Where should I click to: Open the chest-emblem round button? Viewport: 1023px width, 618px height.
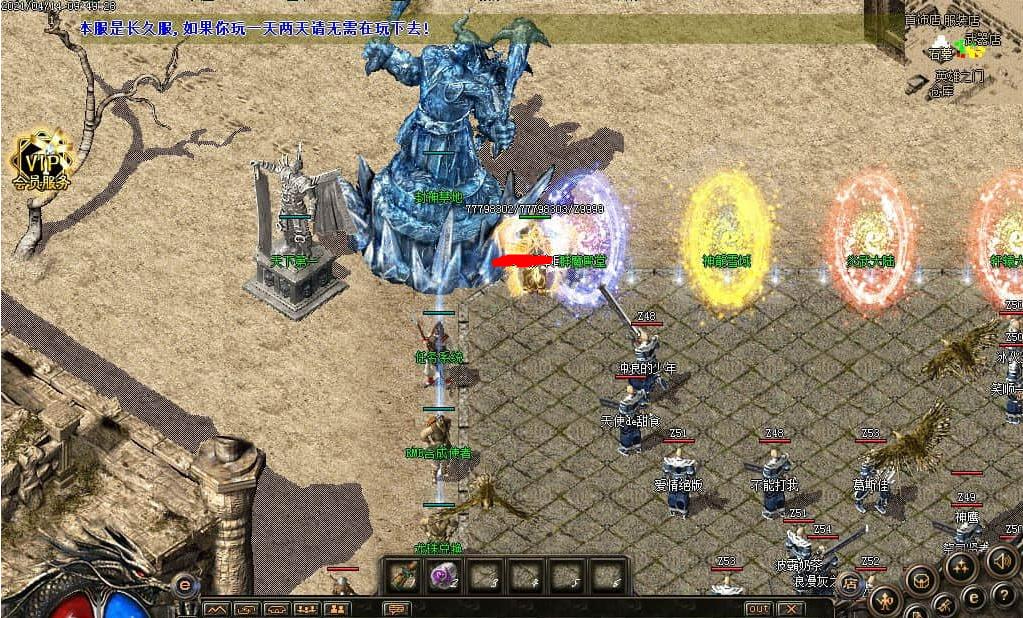click(921, 579)
